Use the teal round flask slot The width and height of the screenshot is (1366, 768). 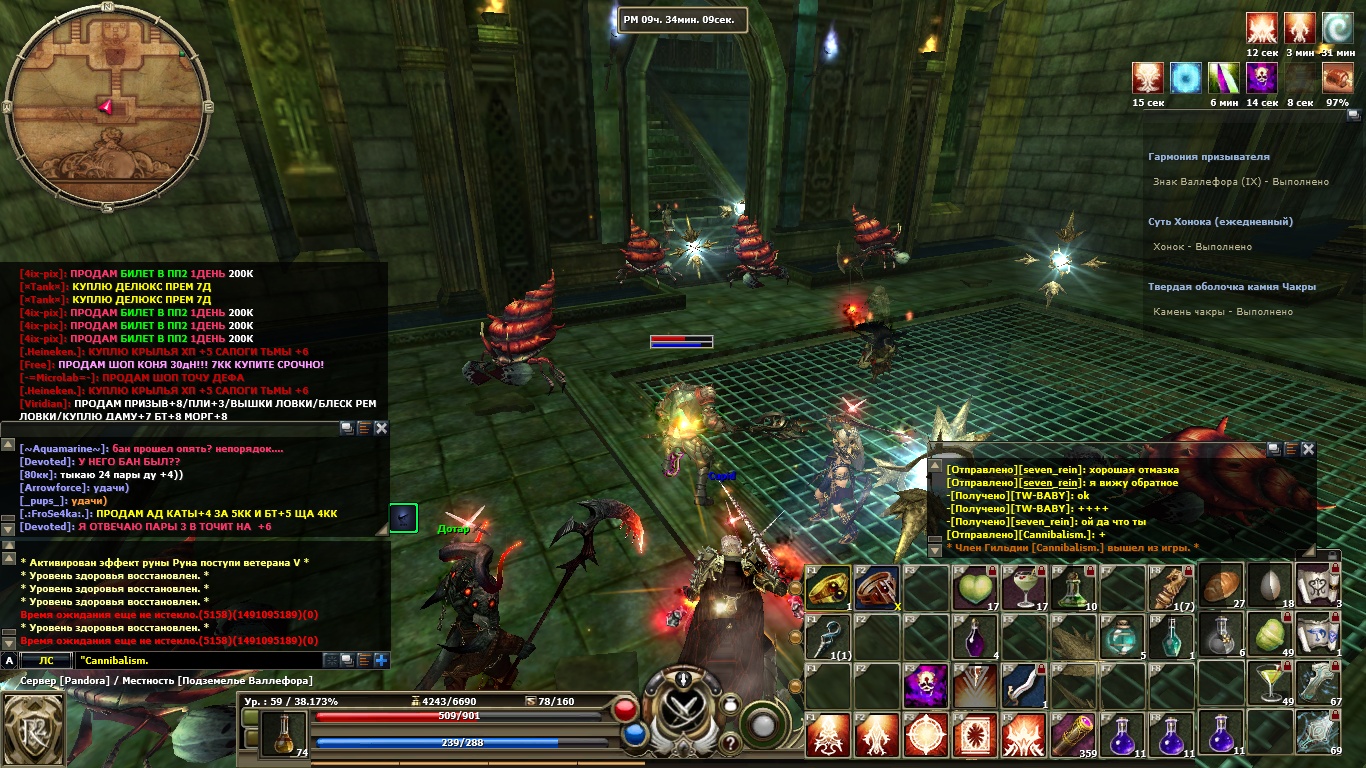click(1122, 636)
